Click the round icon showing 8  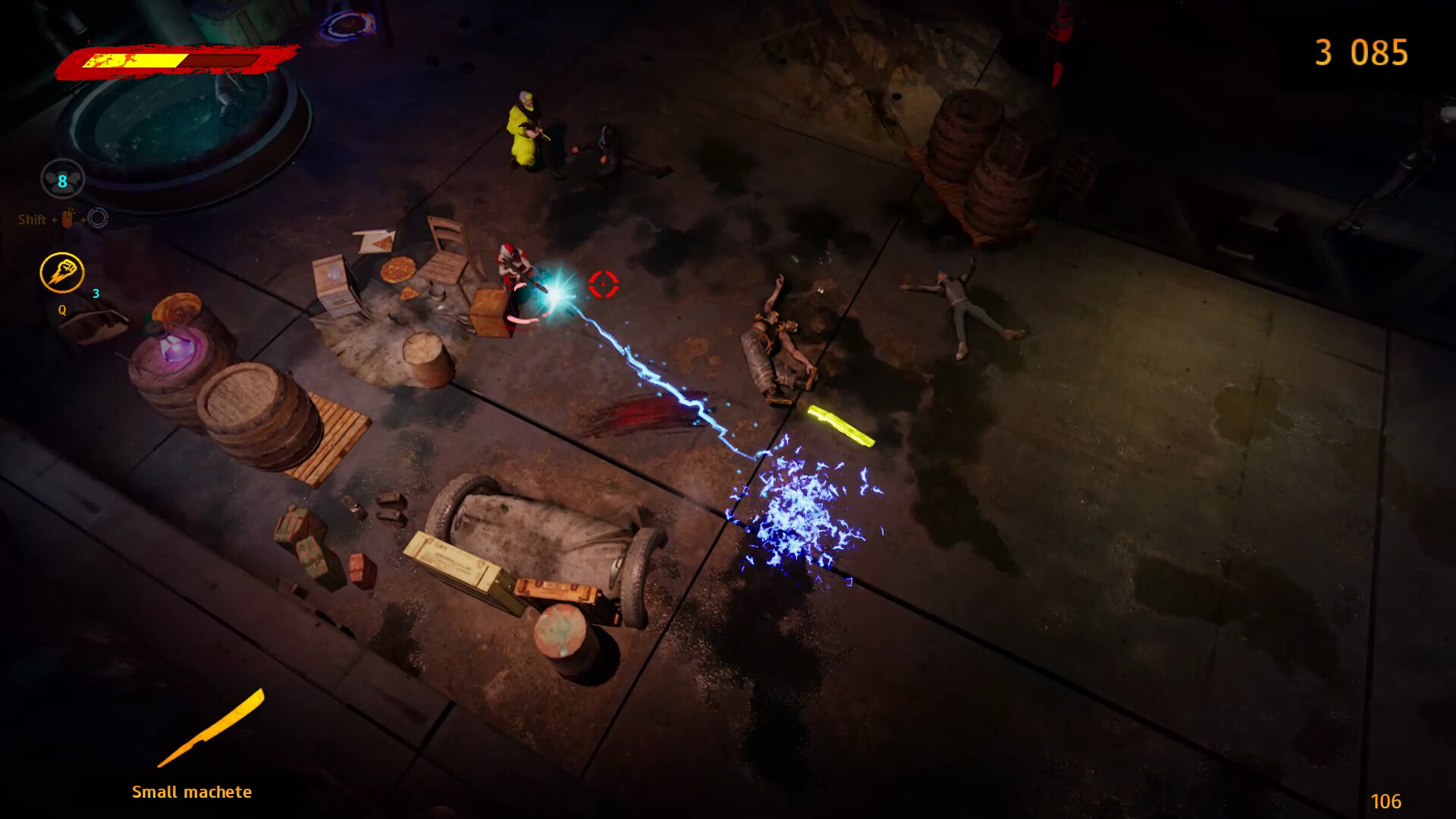coord(62,180)
